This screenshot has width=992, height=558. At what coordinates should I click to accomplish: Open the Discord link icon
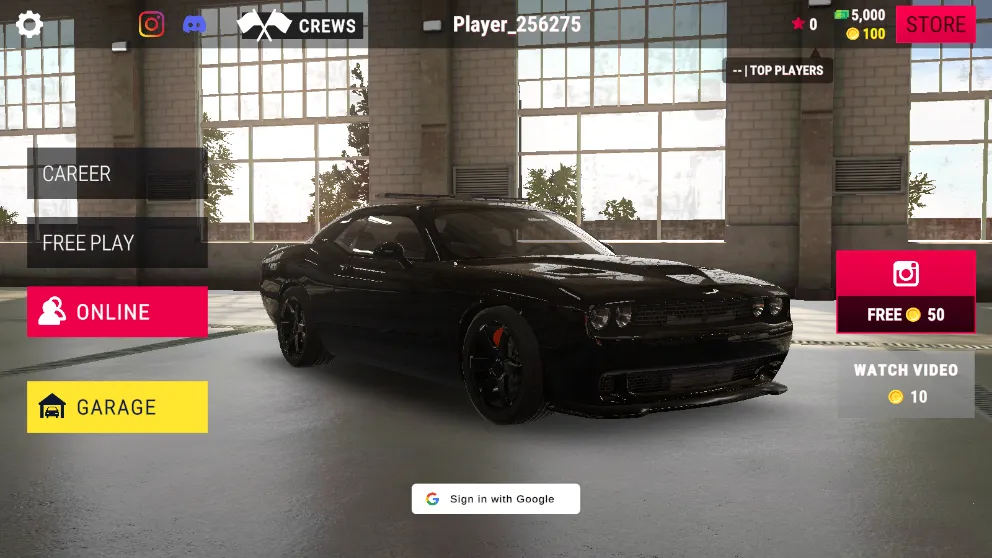pyautogui.click(x=195, y=25)
